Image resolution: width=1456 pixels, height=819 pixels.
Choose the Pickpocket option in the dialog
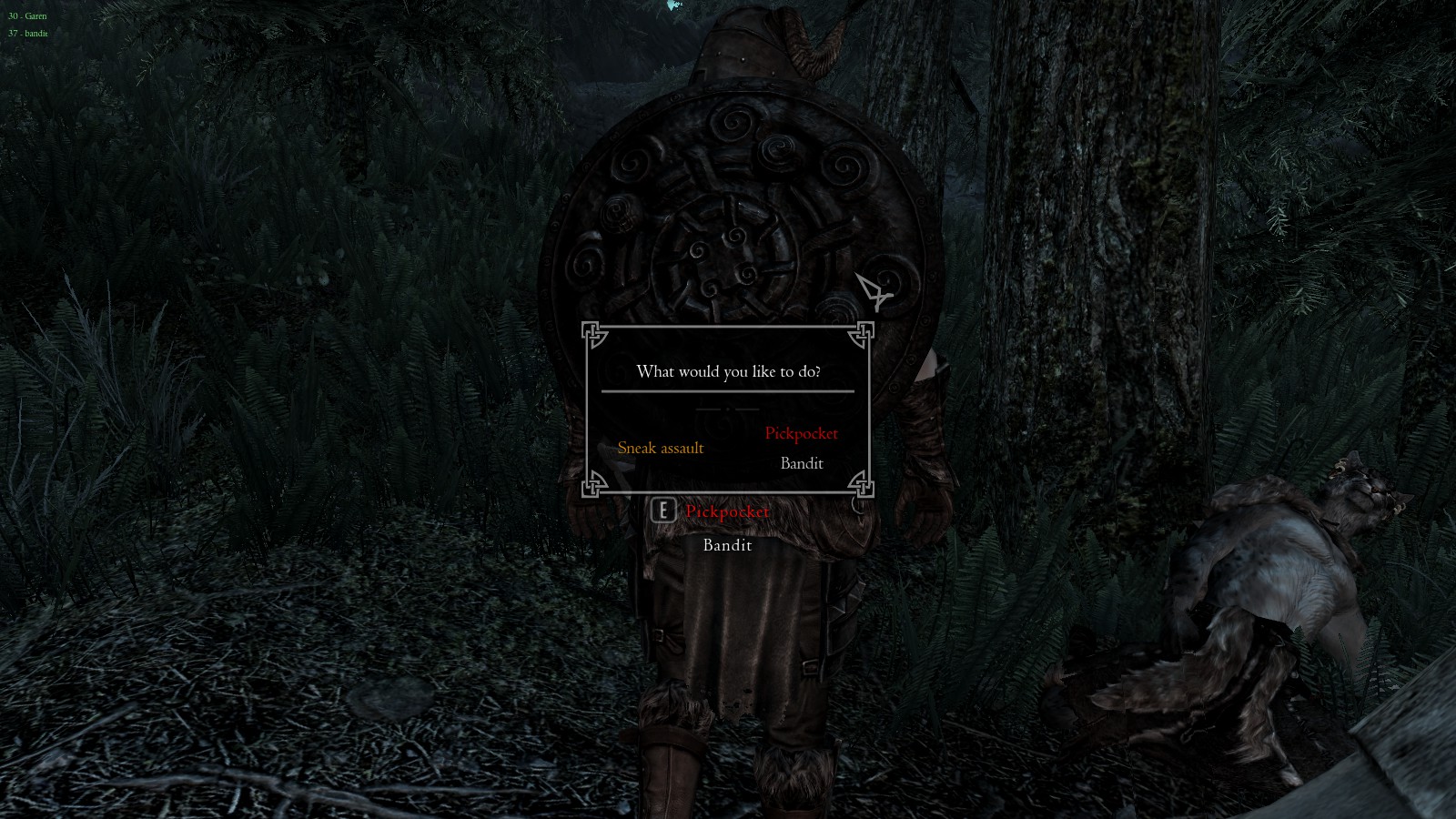(x=802, y=433)
